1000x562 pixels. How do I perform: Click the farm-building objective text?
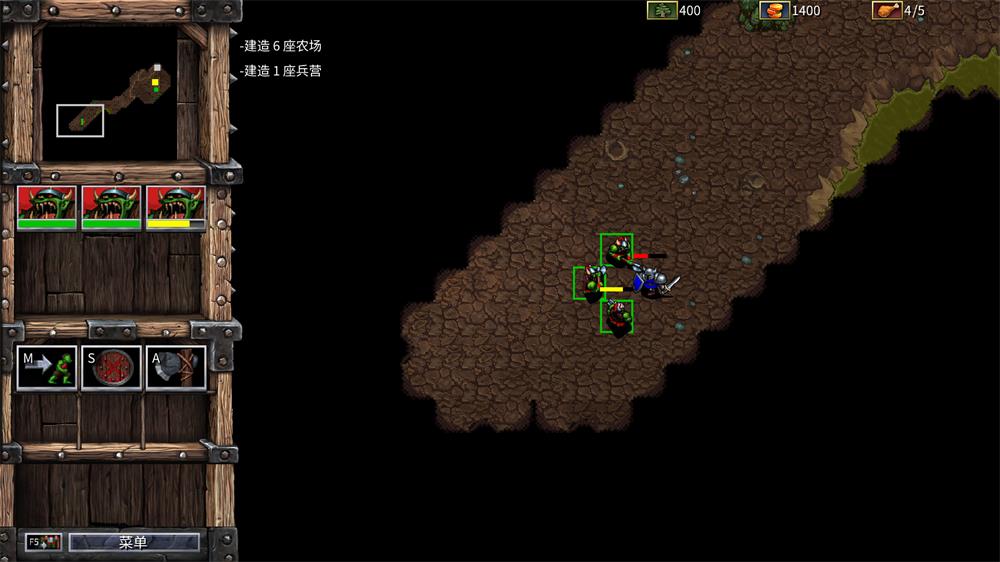tap(282, 46)
